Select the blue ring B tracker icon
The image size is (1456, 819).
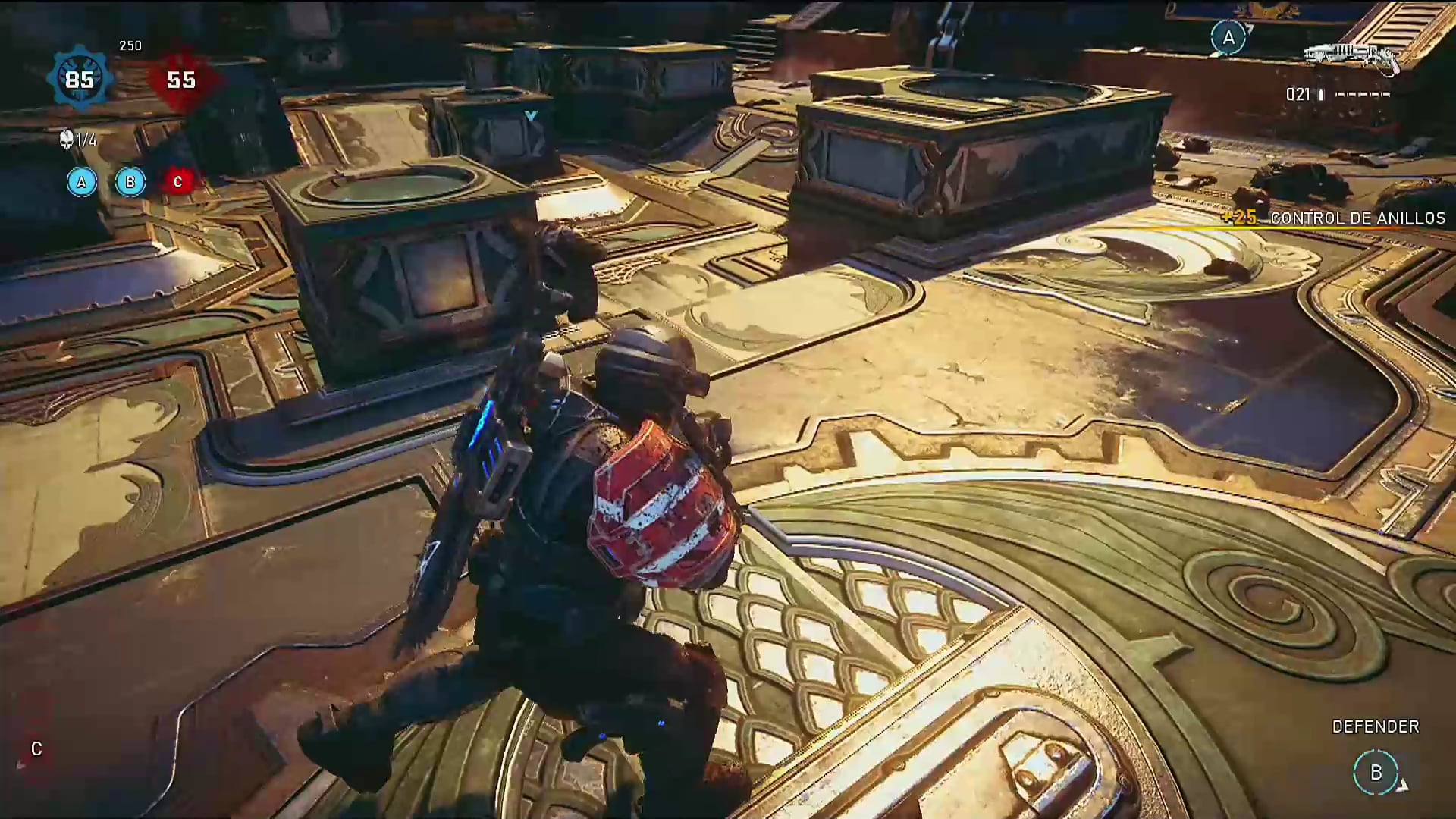130,182
